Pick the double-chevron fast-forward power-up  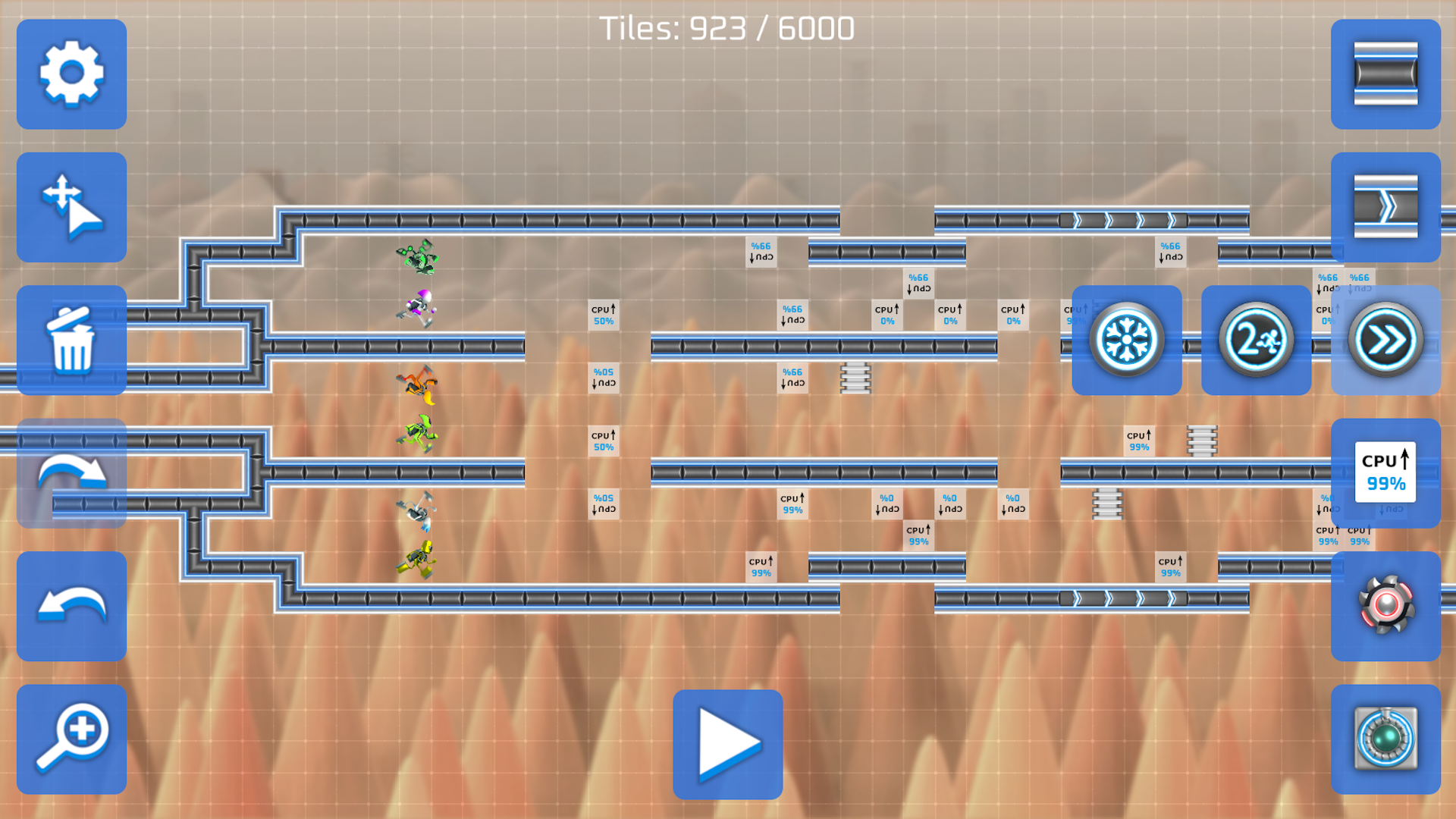[1385, 340]
